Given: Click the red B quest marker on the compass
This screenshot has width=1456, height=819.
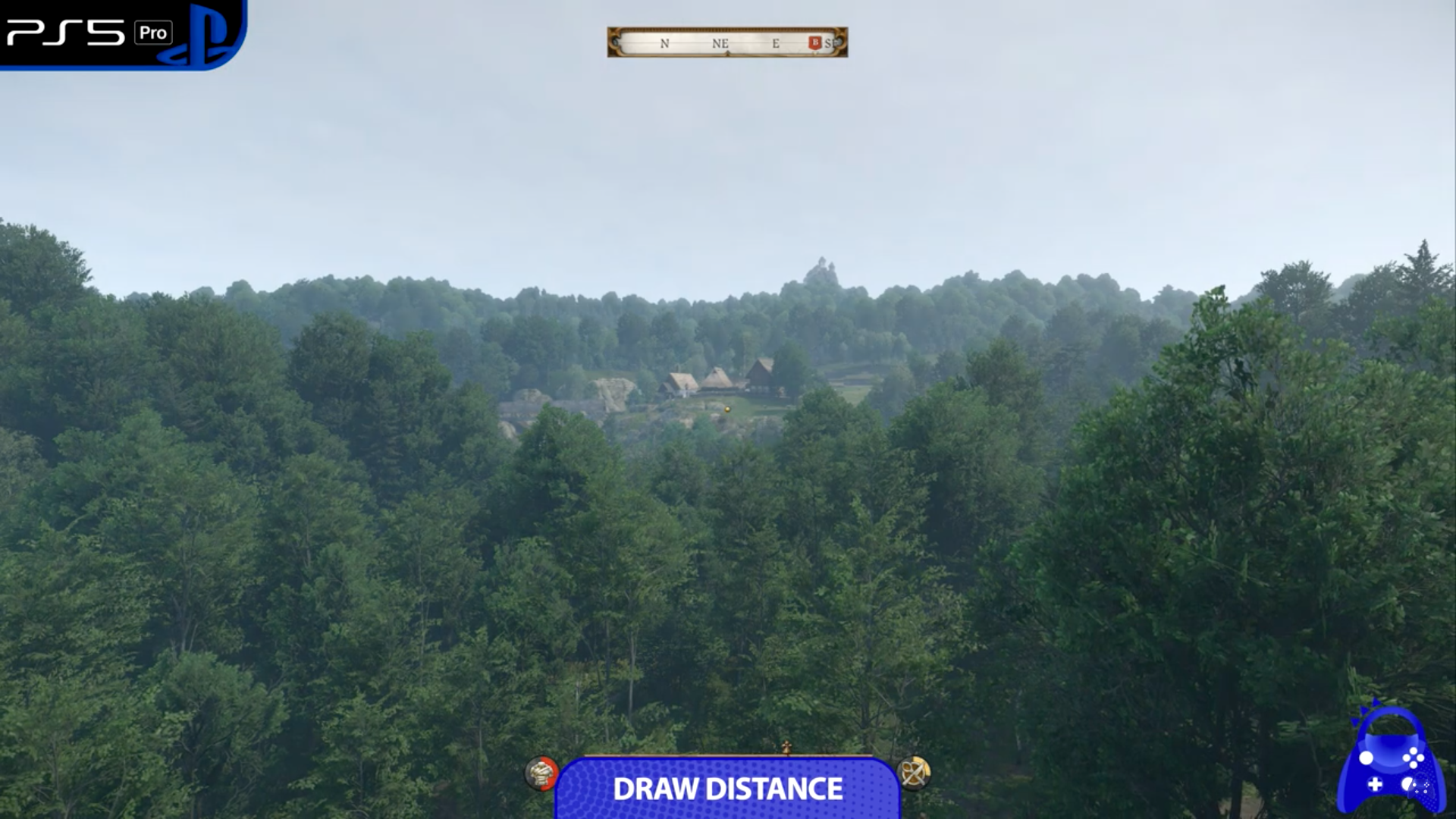Looking at the screenshot, I should 814,44.
